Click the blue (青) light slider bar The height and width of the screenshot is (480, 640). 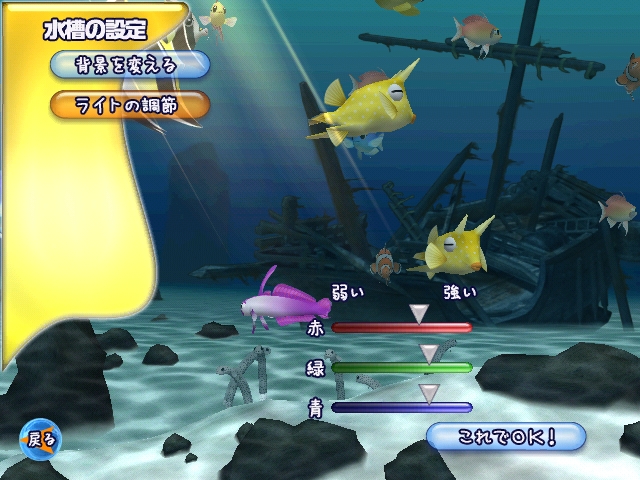tap(401, 407)
